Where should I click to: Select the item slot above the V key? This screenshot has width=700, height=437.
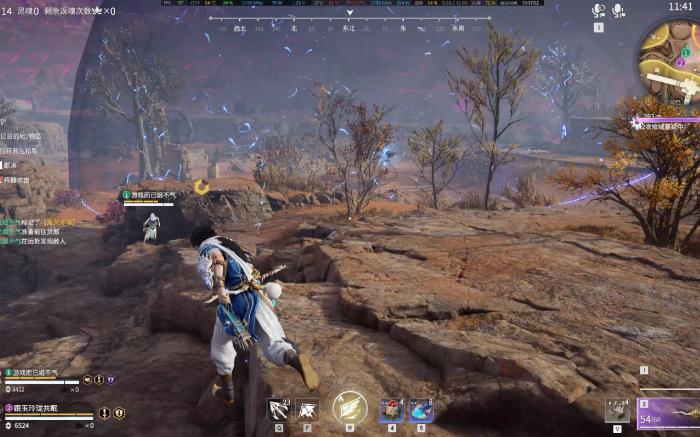pos(616,409)
